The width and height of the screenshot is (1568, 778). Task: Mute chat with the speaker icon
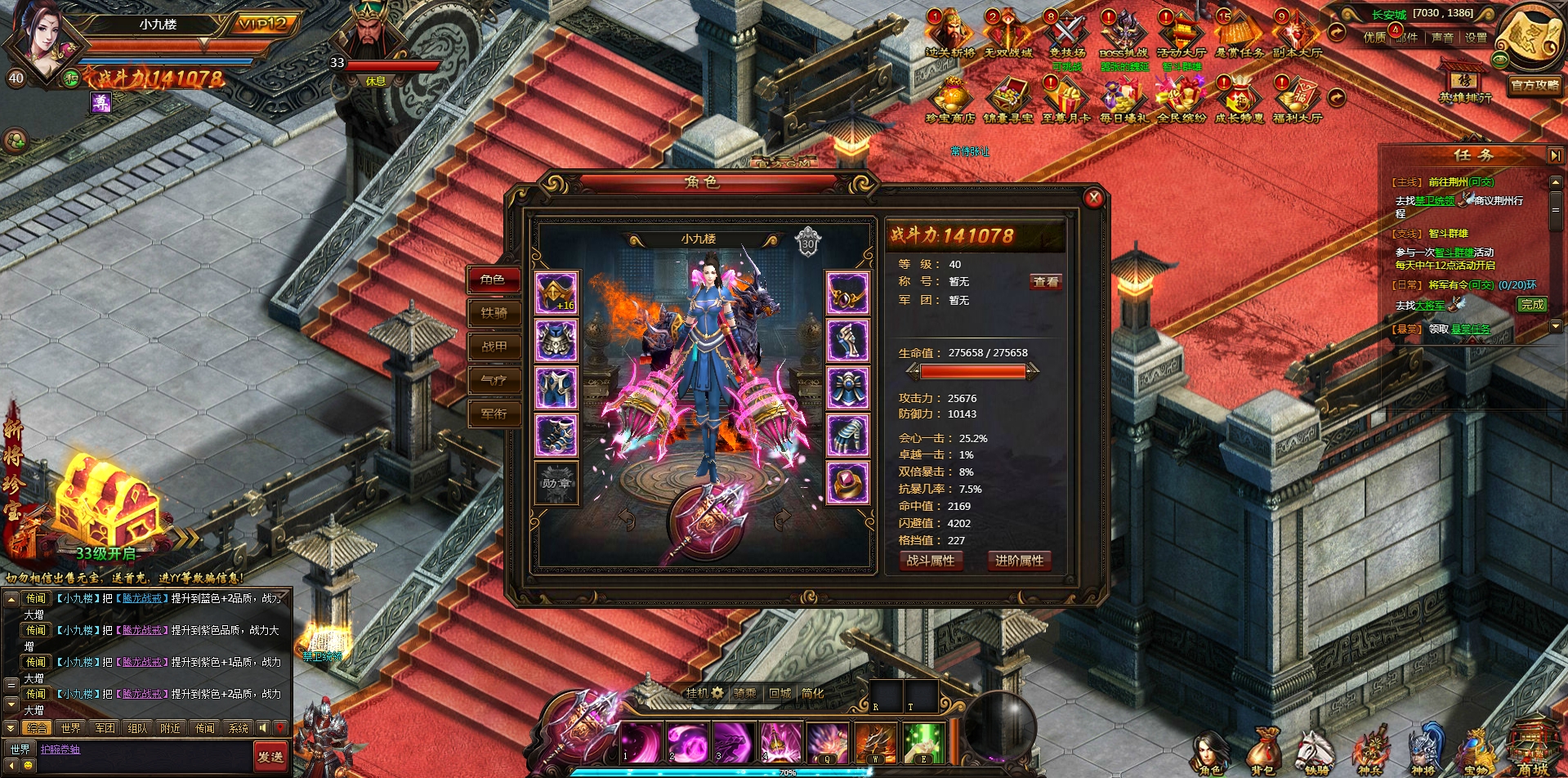pos(261,727)
